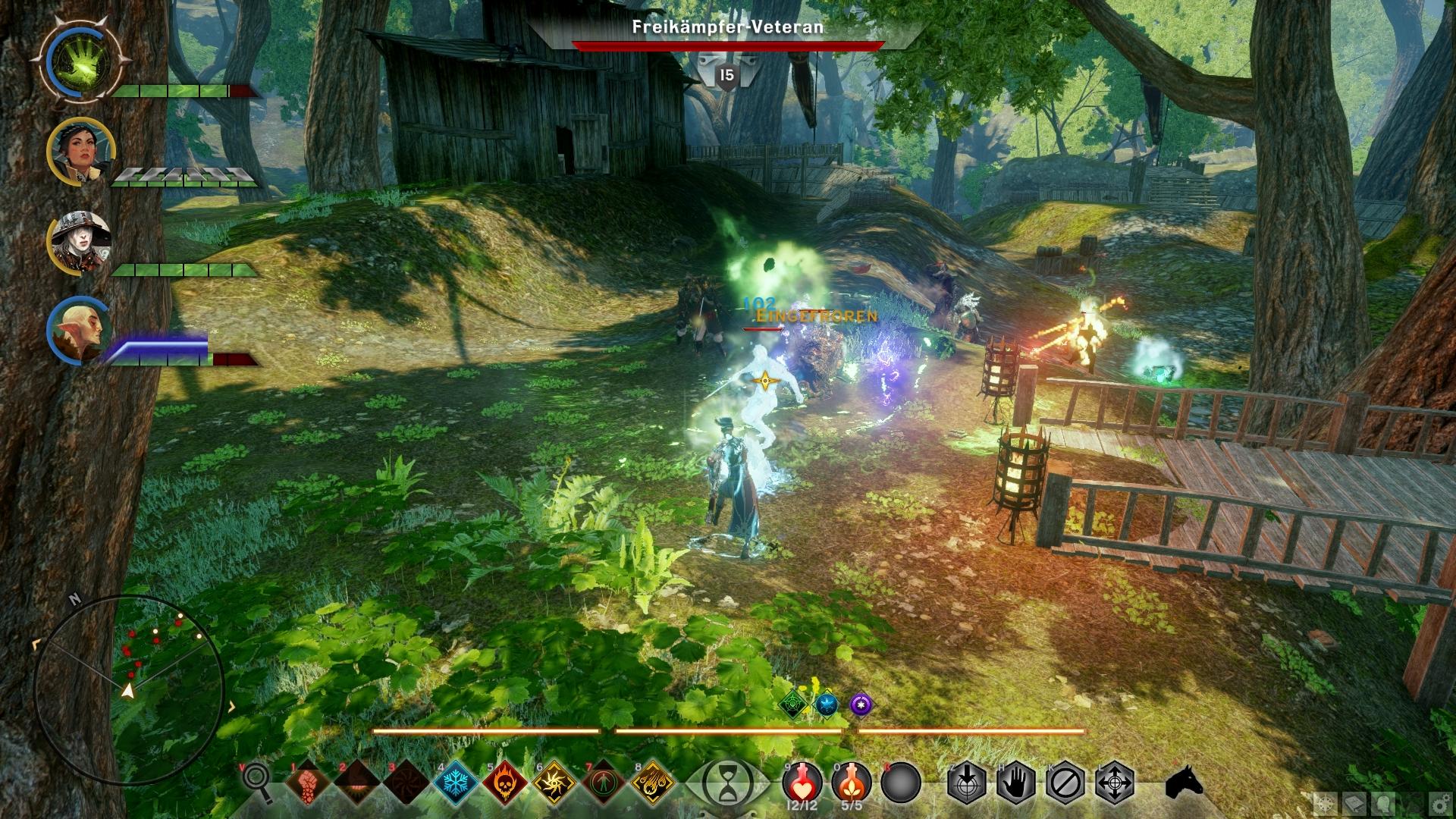Cast the golden meteor shower spell
The width and height of the screenshot is (1456, 819).
652,781
